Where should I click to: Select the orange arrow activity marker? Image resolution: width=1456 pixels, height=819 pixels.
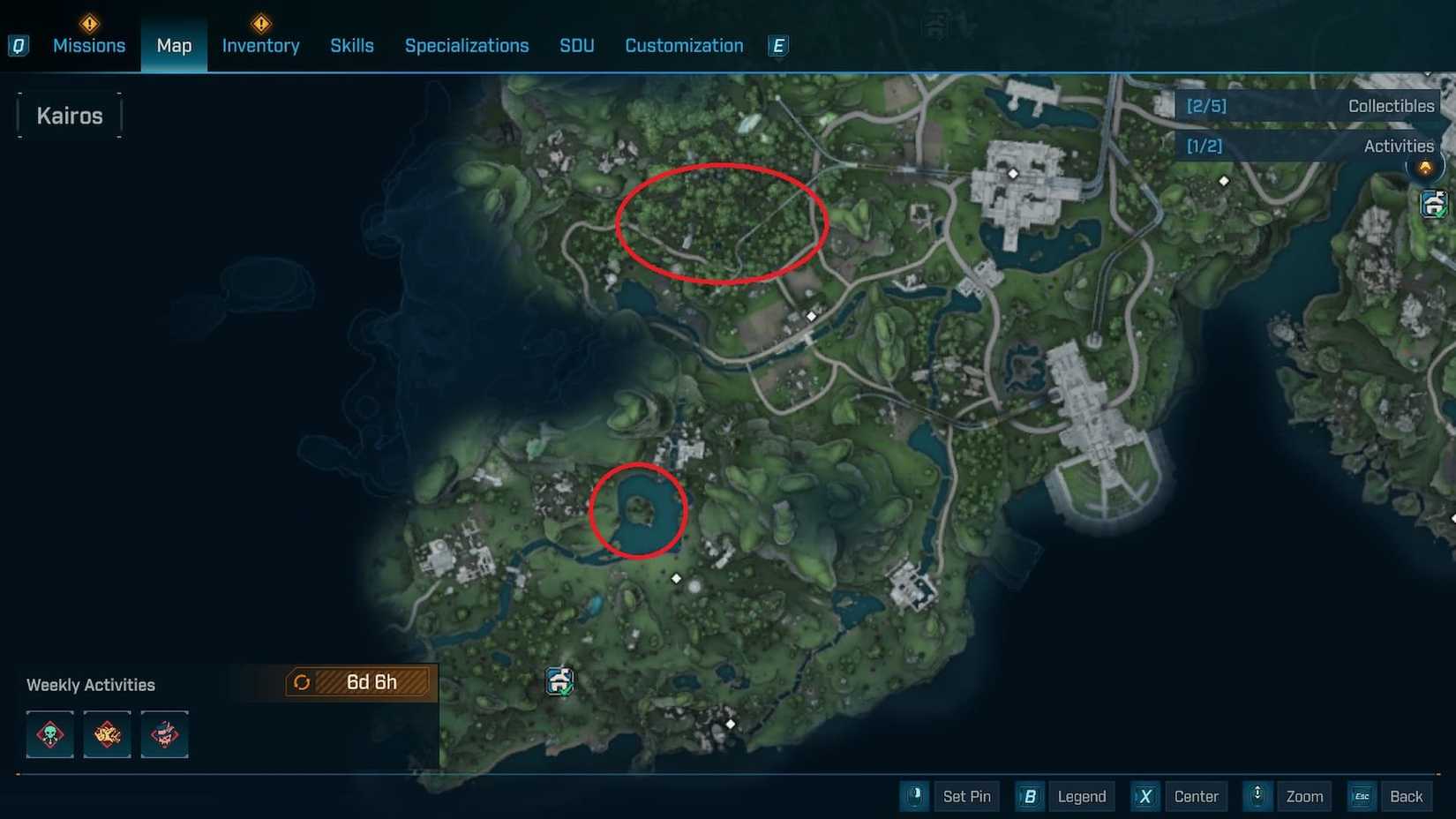pos(1426,166)
